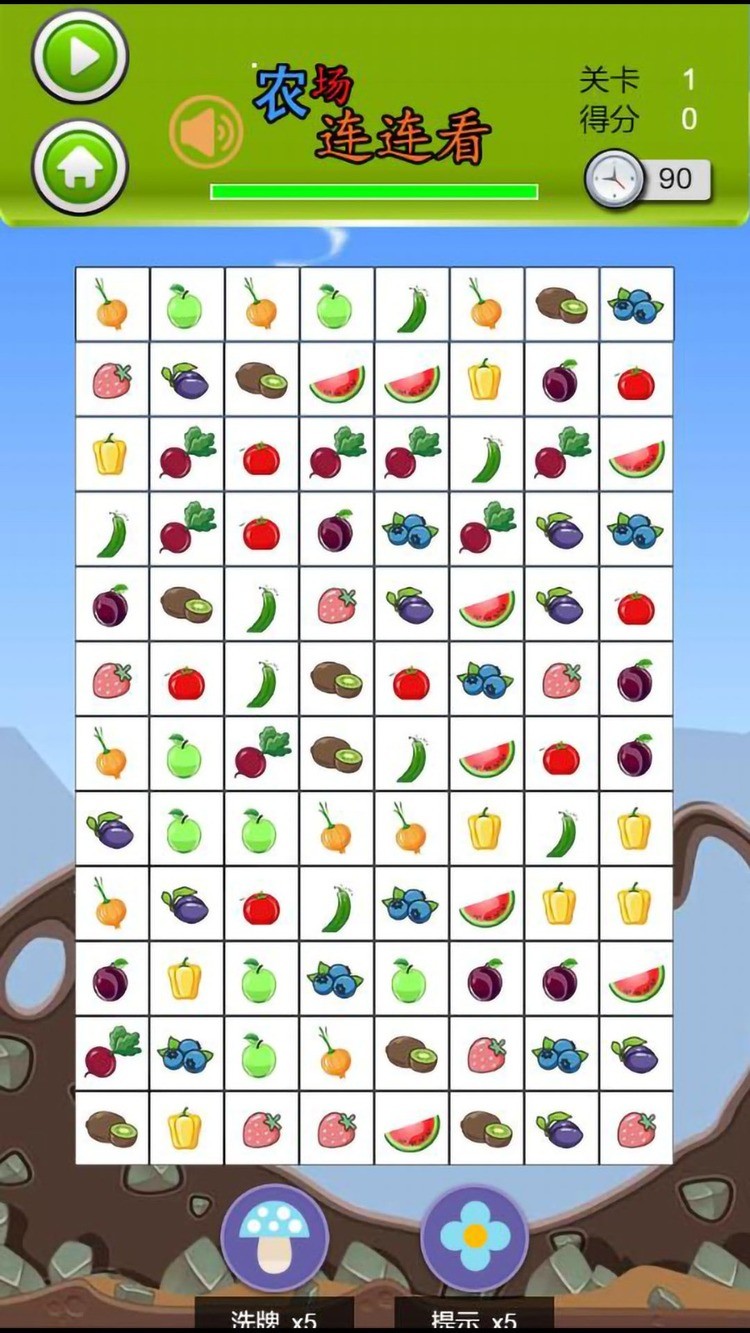The width and height of the screenshot is (750, 1333).
Task: Activate the blue flower hint (提示) power-up
Action: coord(474,1238)
